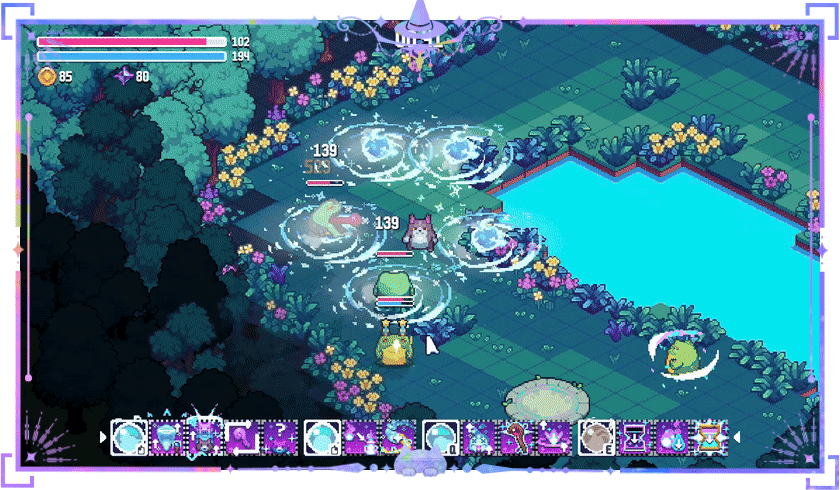Click the purple hourglass with down arrow
840x490 pixels.
[635, 438]
